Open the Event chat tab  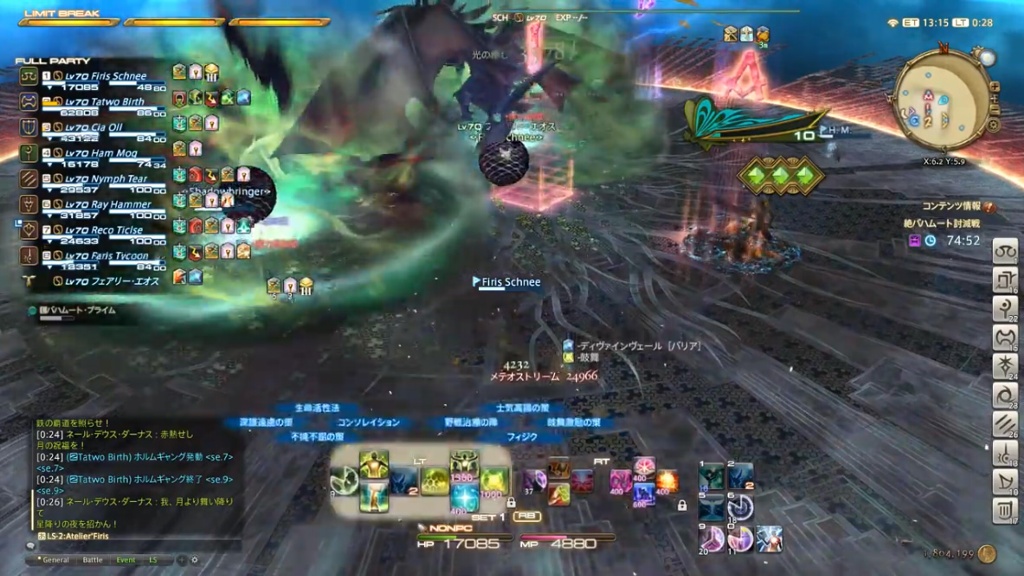tap(126, 560)
